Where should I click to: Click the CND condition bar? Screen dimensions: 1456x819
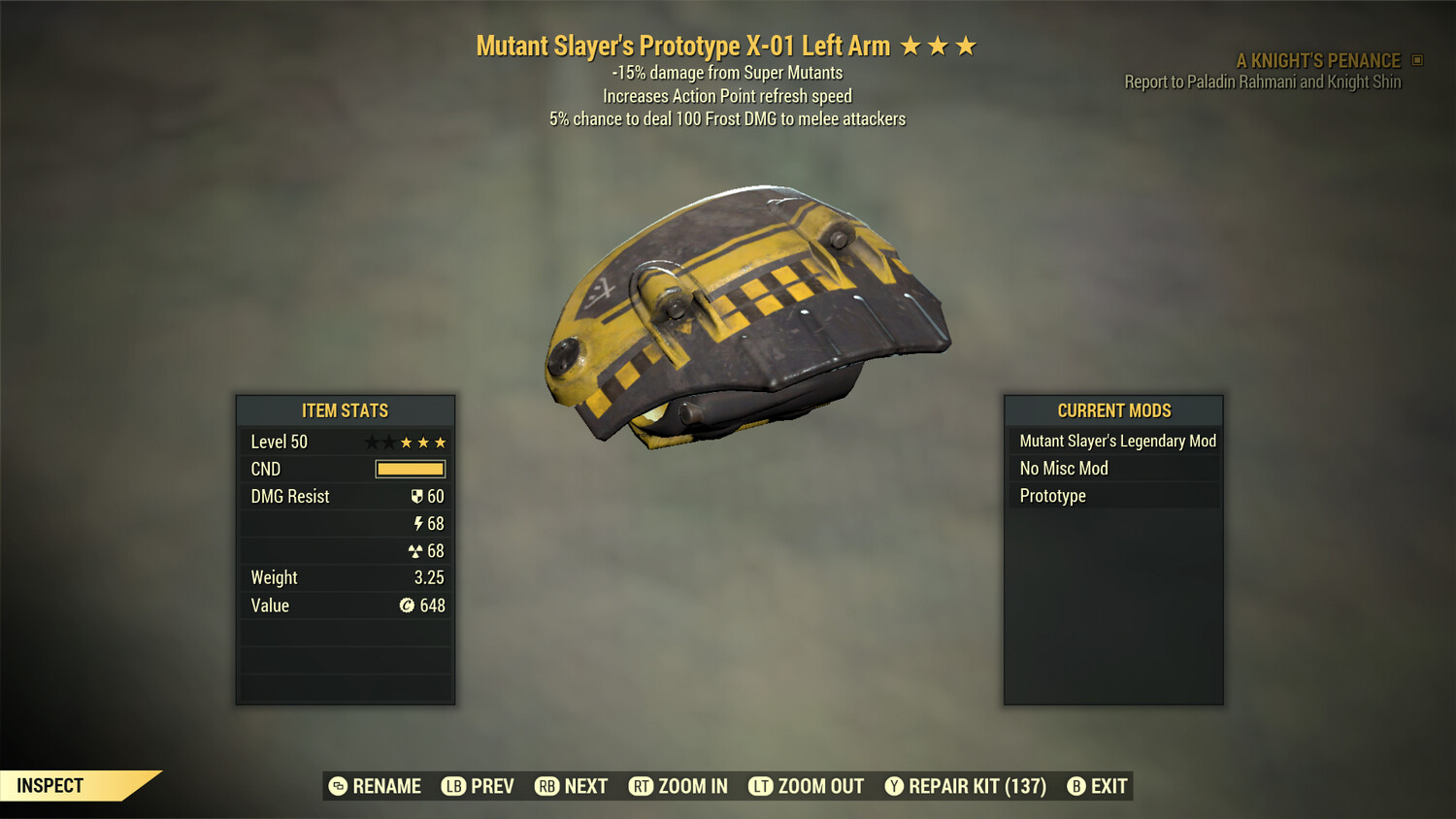[409, 469]
